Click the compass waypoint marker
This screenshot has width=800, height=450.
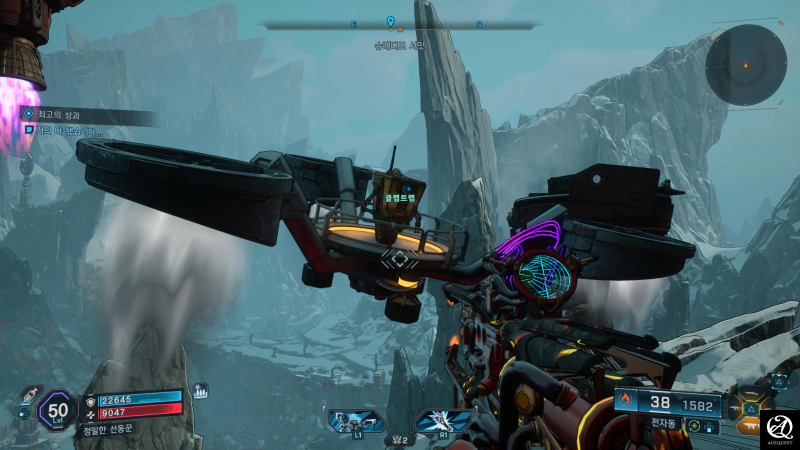click(x=390, y=22)
